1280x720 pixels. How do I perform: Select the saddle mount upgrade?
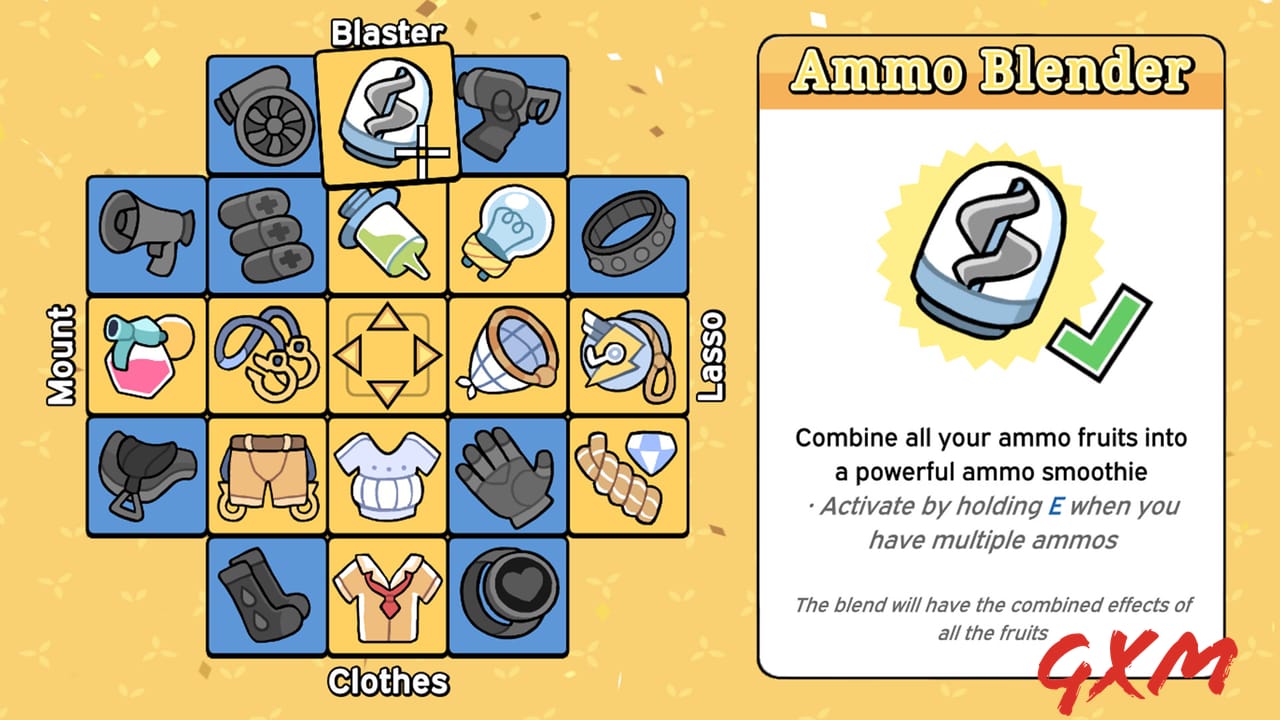tap(146, 476)
